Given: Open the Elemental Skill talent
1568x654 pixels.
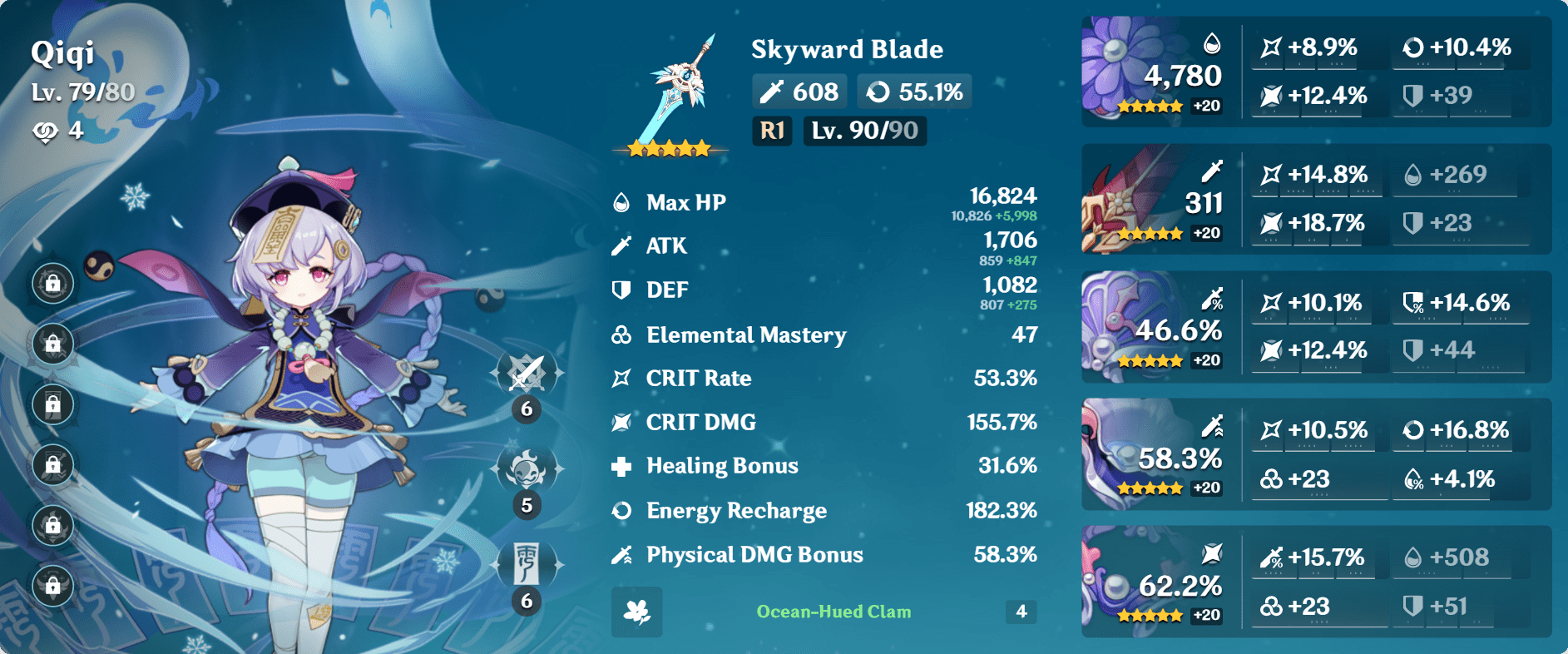Looking at the screenshot, I should pyautogui.click(x=526, y=468).
